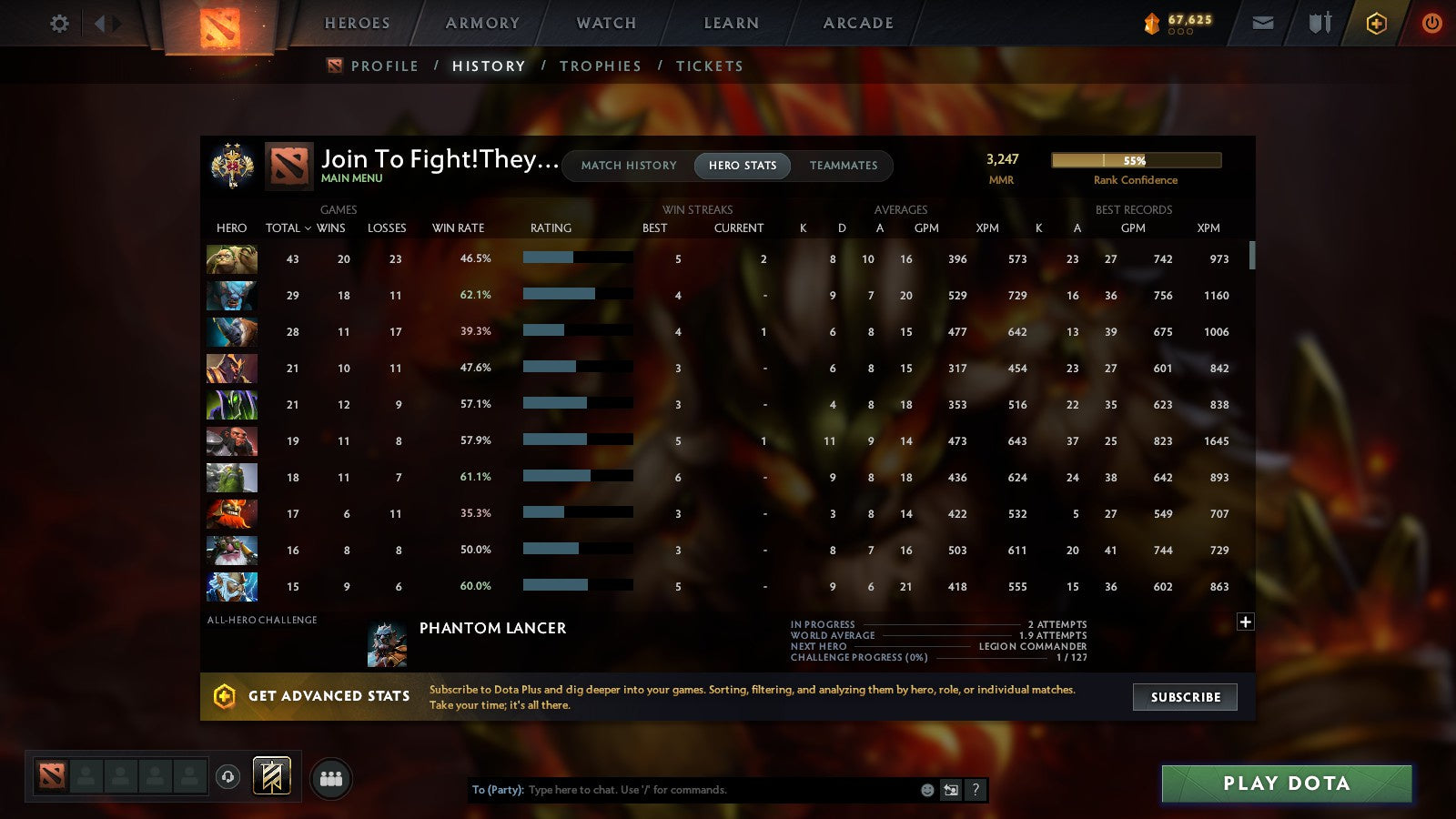Viewport: 1456px width, 819px height.
Task: Click the red power button to exit
Action: pos(1431,25)
